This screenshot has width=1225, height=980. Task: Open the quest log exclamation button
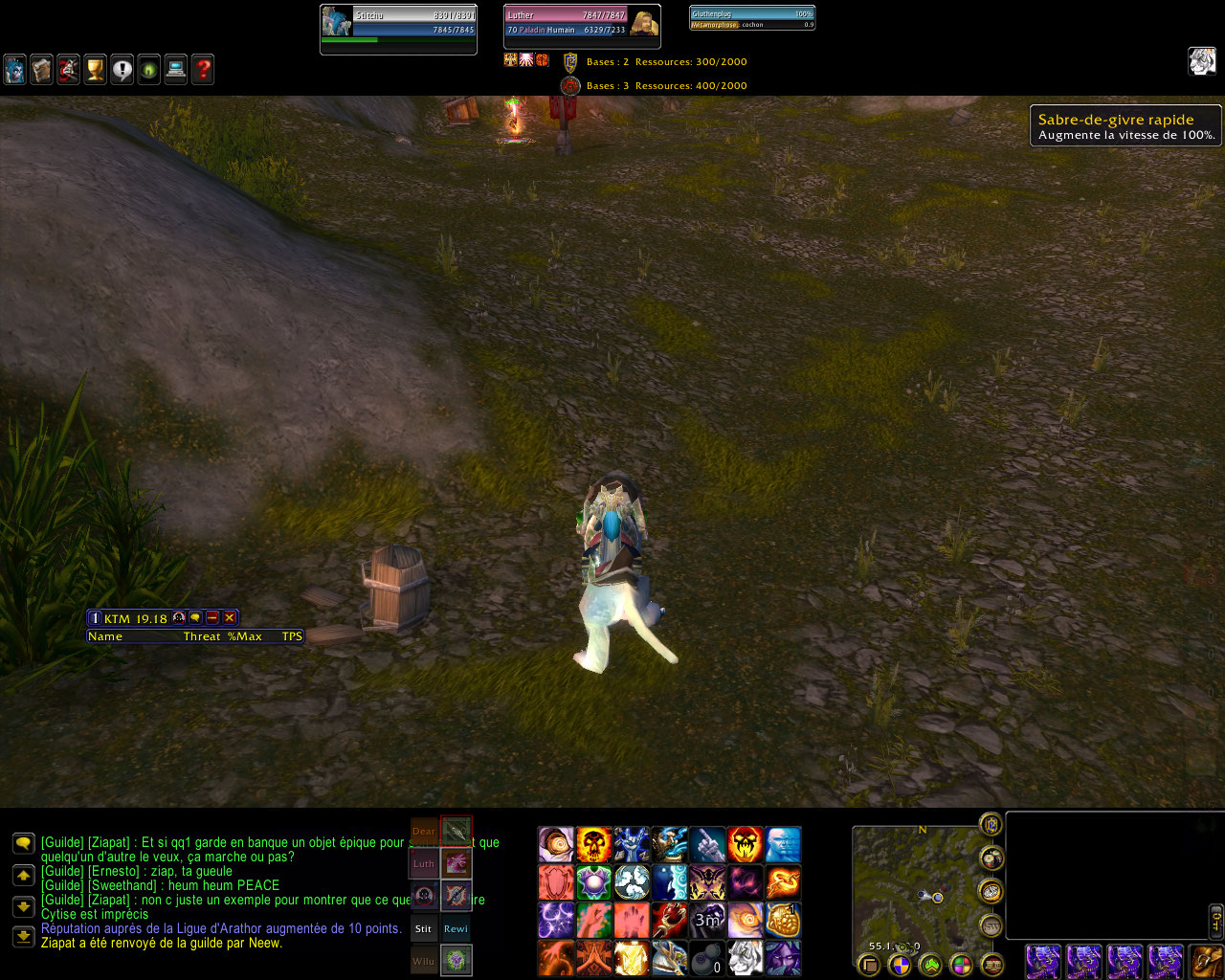point(122,70)
